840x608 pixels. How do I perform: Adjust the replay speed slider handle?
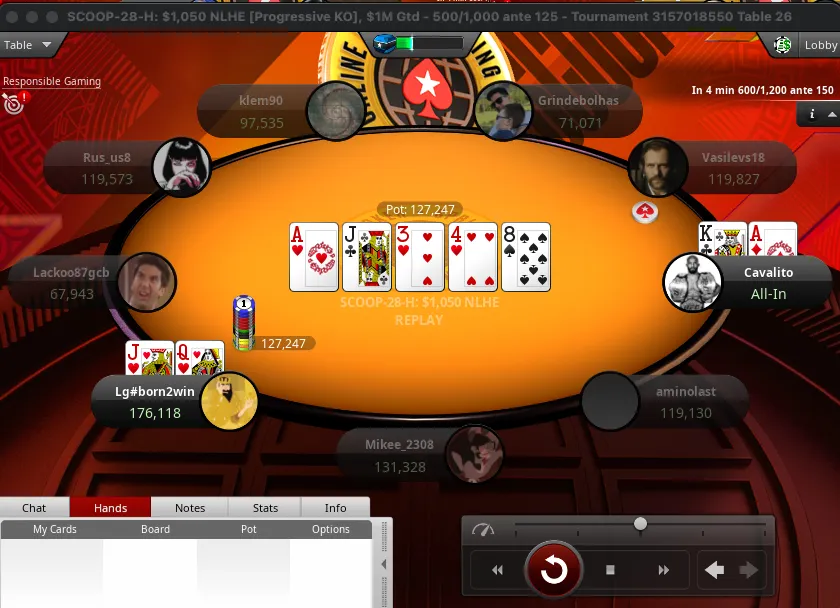click(x=640, y=524)
